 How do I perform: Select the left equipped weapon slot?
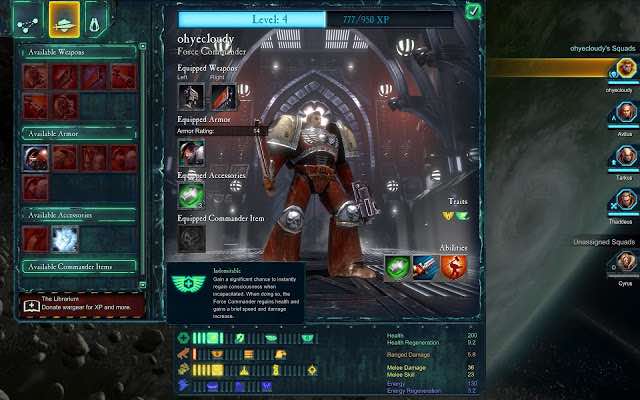click(191, 96)
